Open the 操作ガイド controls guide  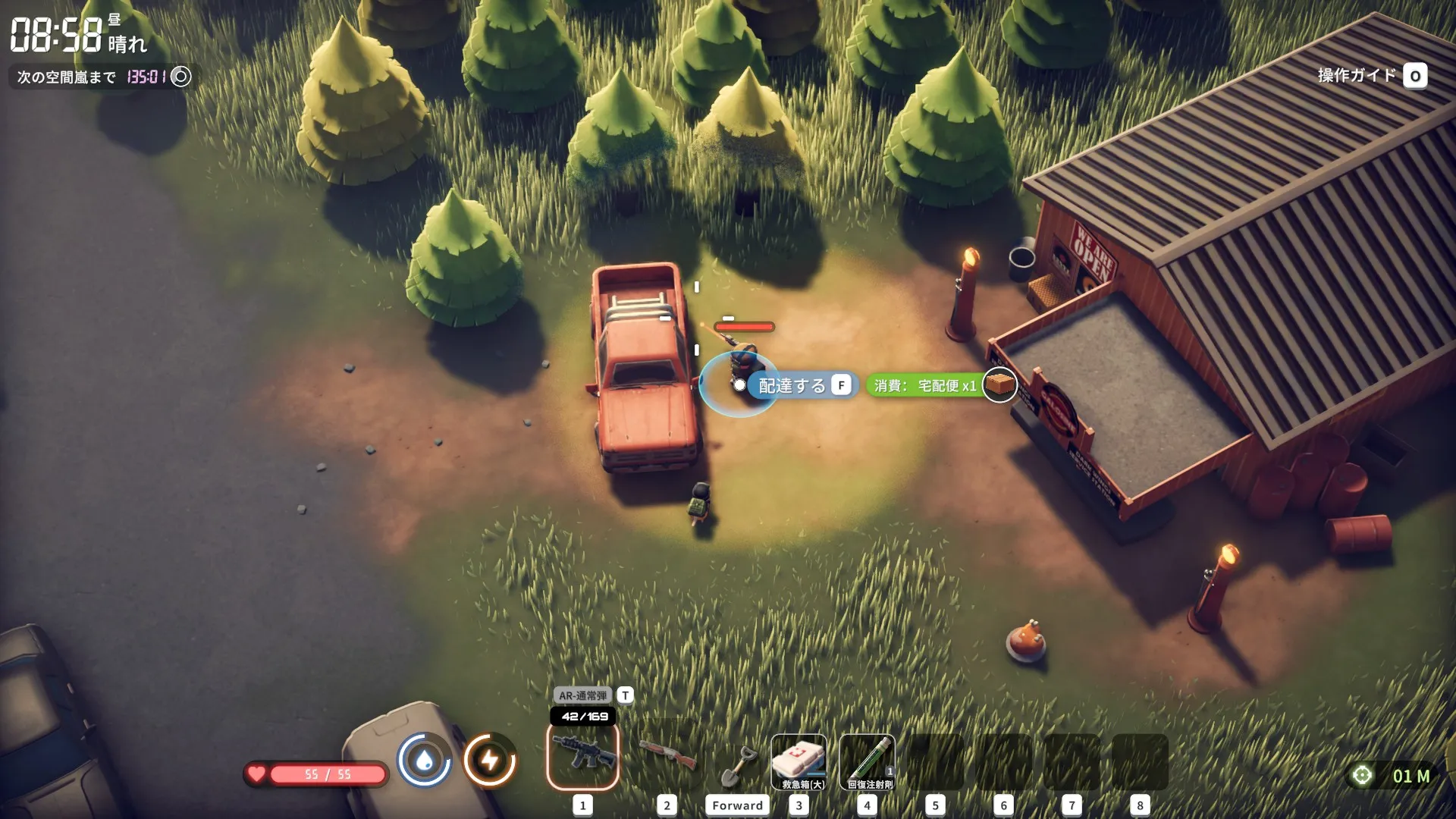1371,76
